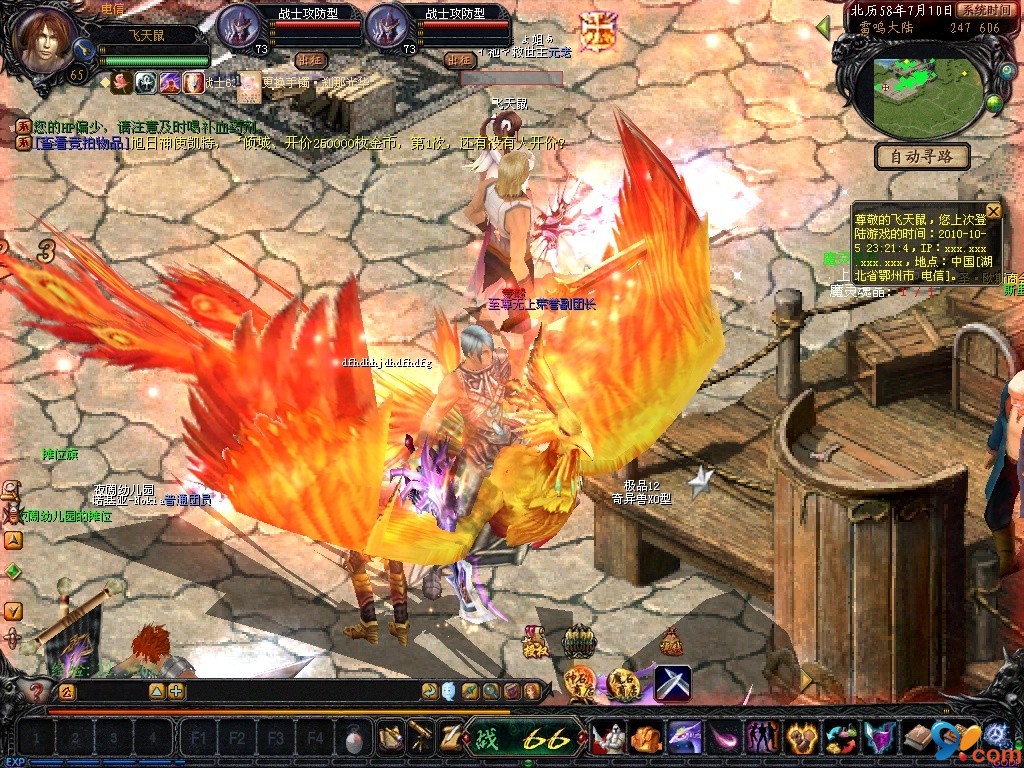
Task: Activate the crossed swords attack icon
Action: click(x=673, y=683)
